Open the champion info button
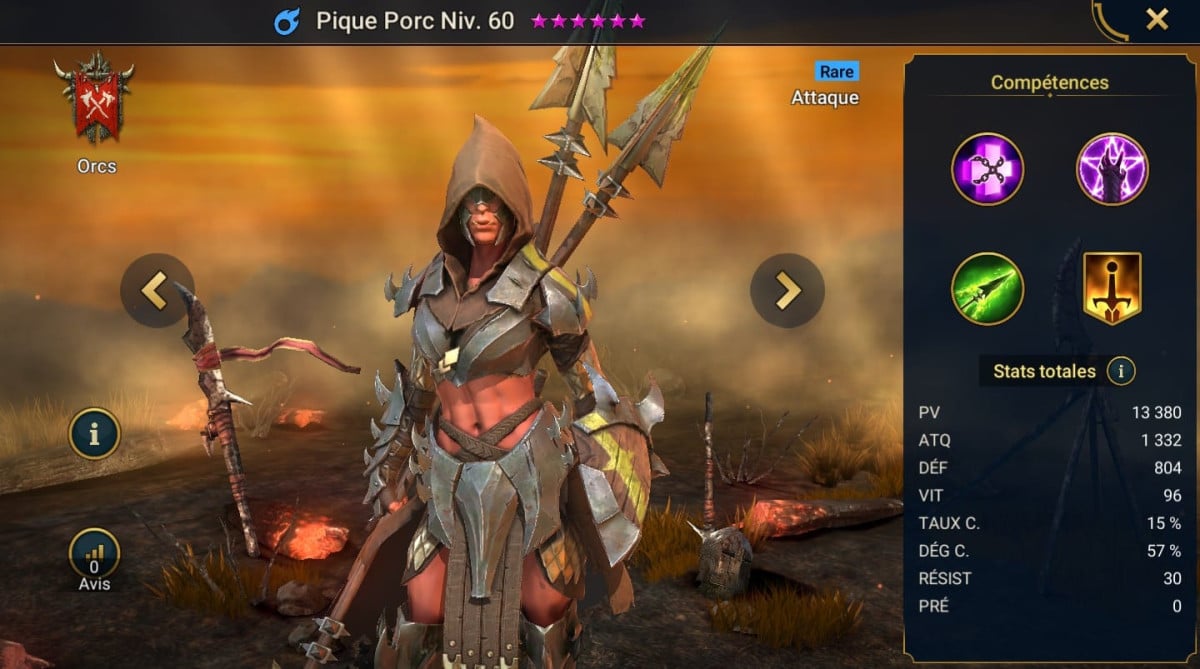The width and height of the screenshot is (1200, 669). tap(94, 434)
